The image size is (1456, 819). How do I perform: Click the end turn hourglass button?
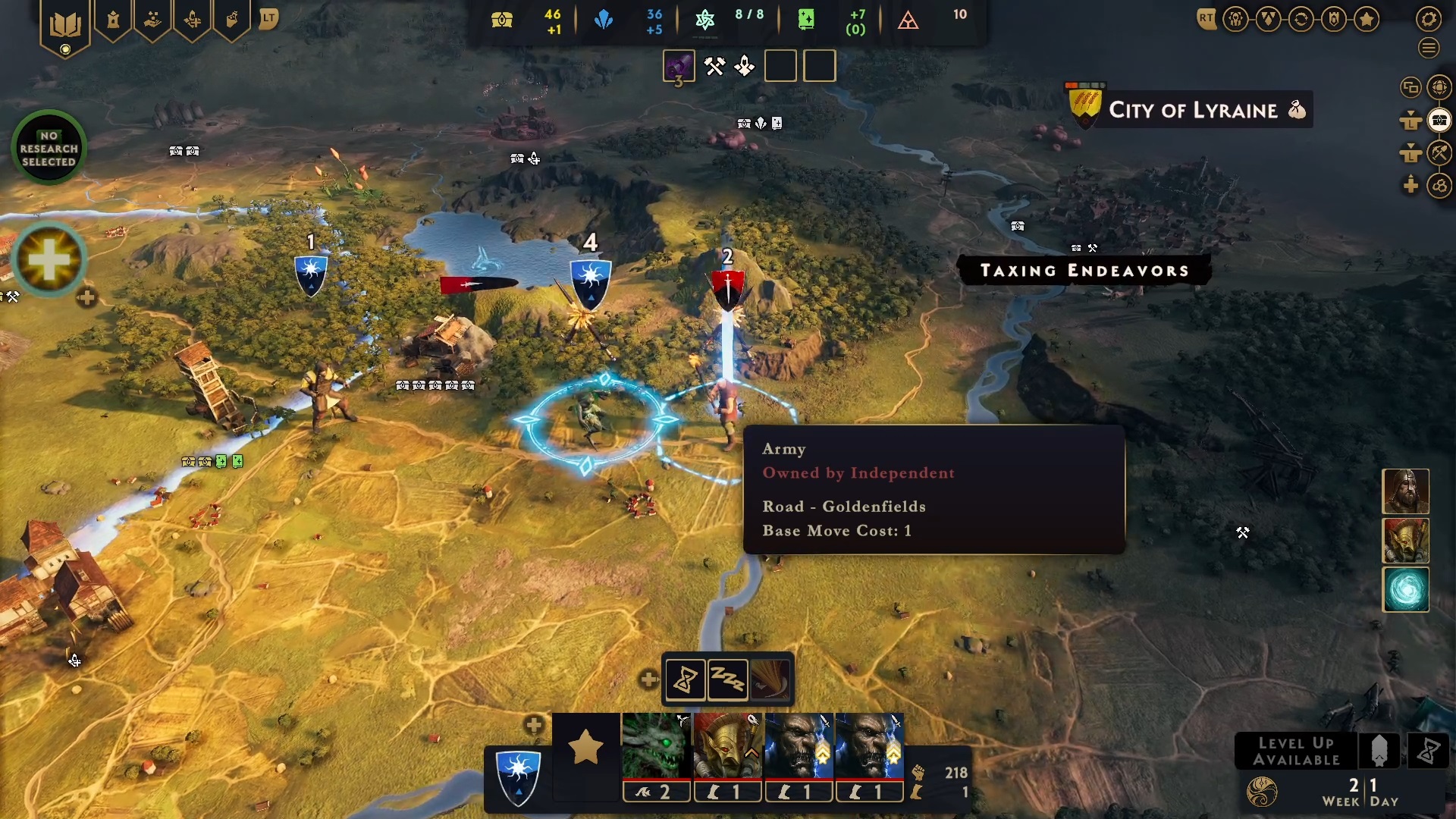pos(1428,751)
